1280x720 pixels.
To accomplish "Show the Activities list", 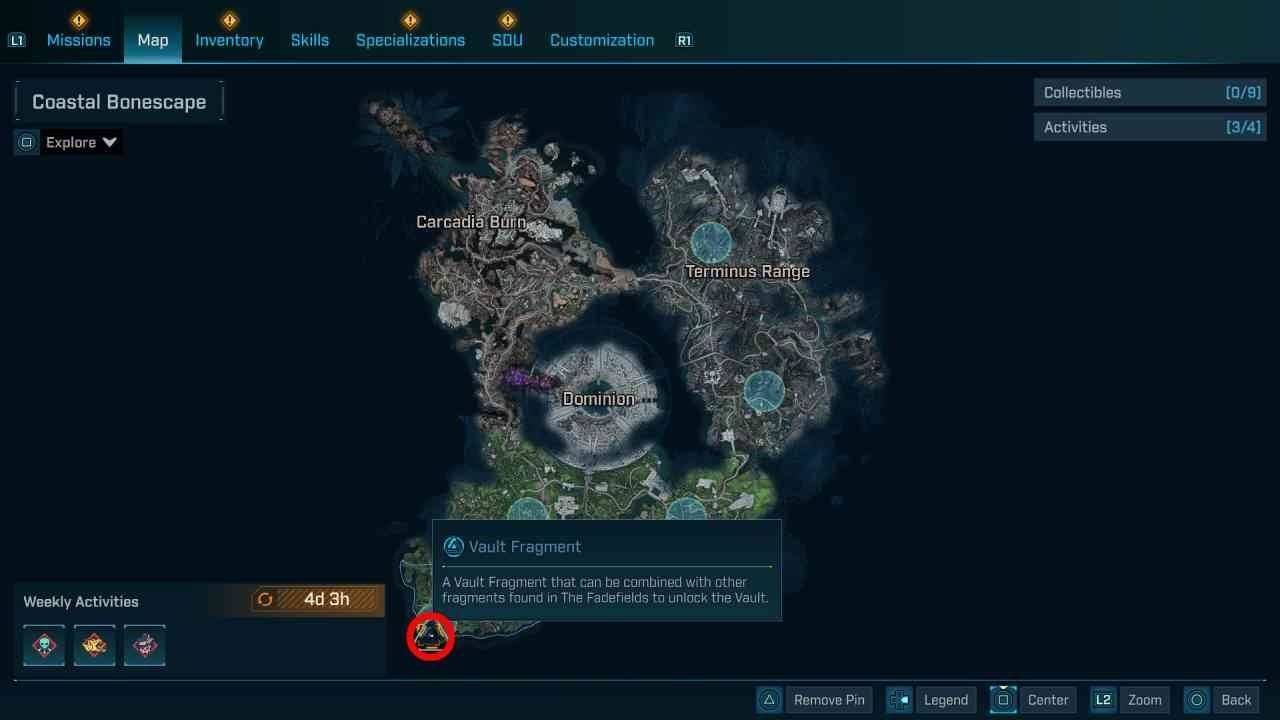I will (x=1151, y=127).
